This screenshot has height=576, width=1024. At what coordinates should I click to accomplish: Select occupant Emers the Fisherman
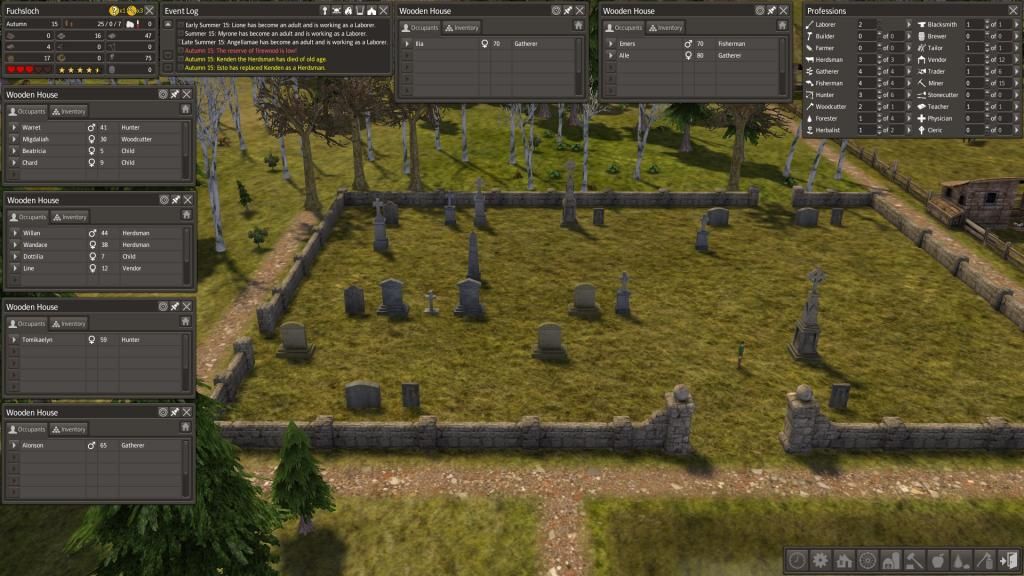tap(627, 44)
